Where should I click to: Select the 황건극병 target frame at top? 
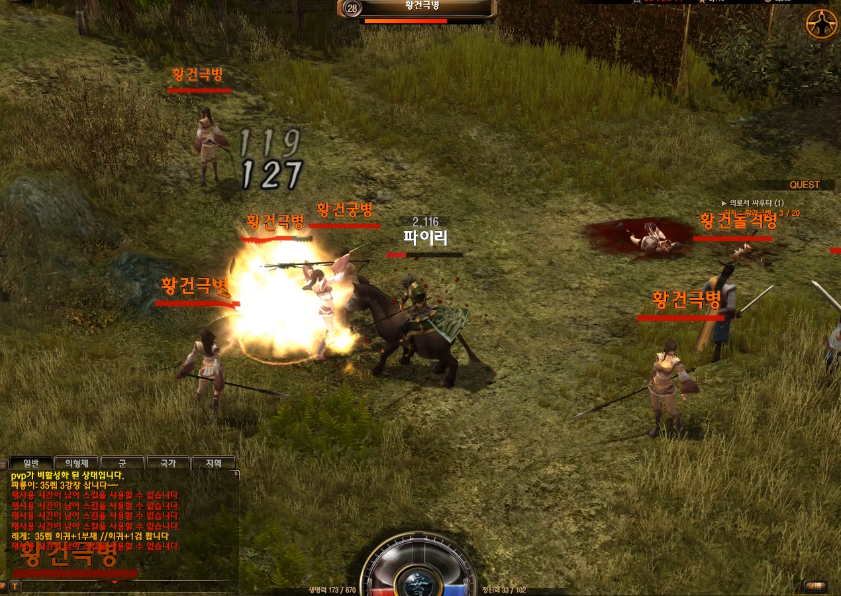coord(420,9)
